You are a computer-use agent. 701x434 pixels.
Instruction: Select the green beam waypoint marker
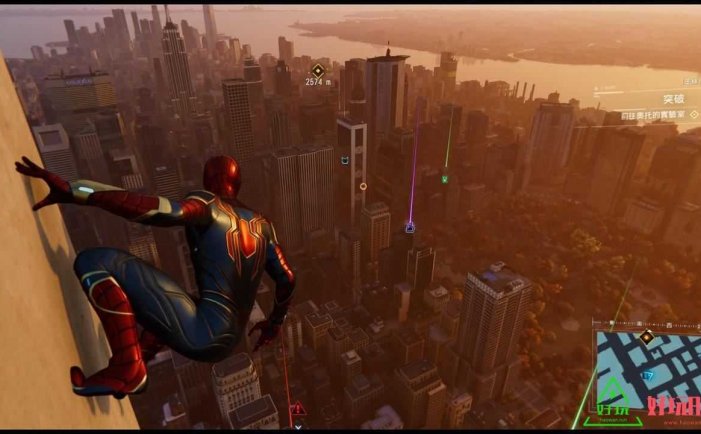pos(444,179)
